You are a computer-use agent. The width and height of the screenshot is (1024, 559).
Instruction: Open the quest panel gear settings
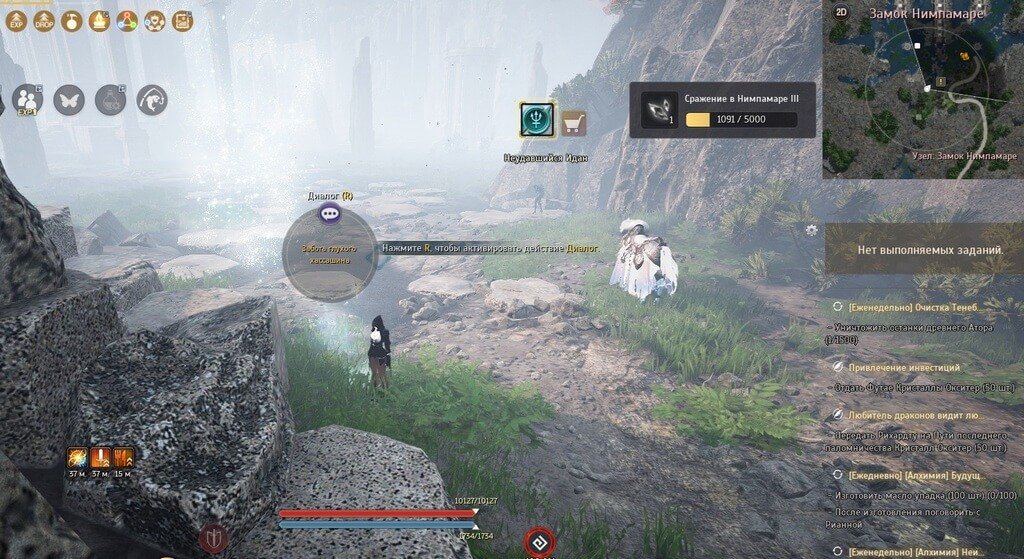811,230
